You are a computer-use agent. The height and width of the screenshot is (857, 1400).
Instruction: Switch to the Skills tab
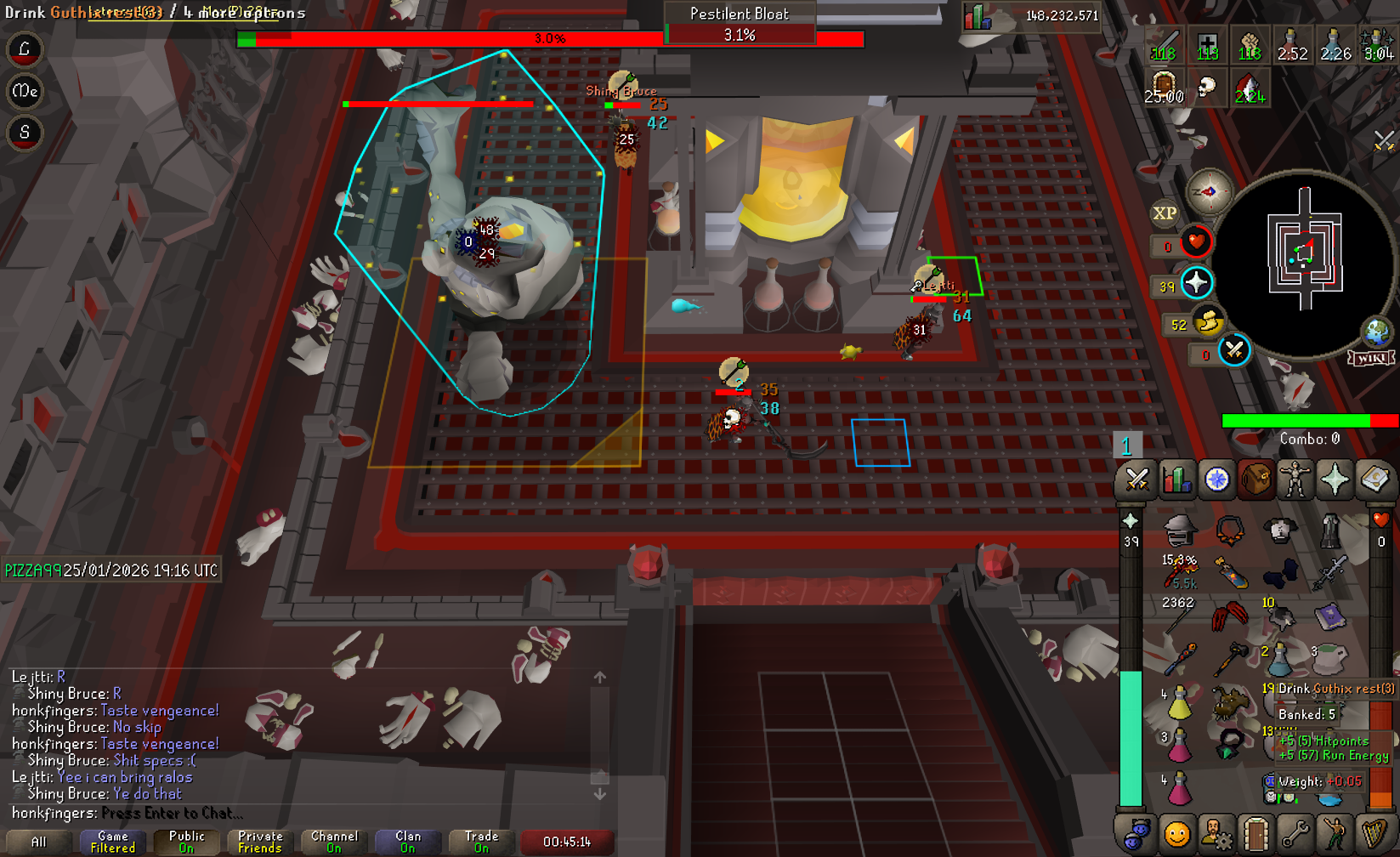click(x=1176, y=480)
